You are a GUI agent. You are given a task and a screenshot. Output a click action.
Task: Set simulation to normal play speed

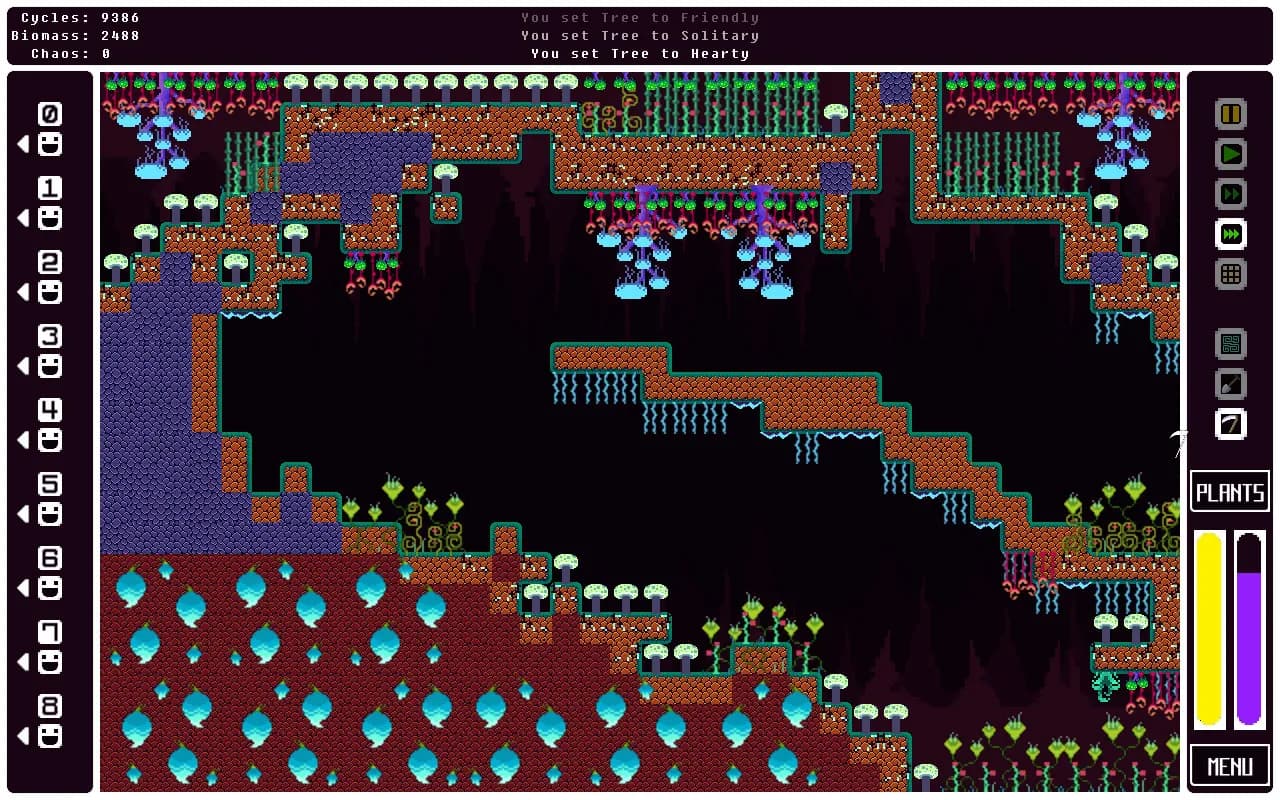pyautogui.click(x=1231, y=154)
